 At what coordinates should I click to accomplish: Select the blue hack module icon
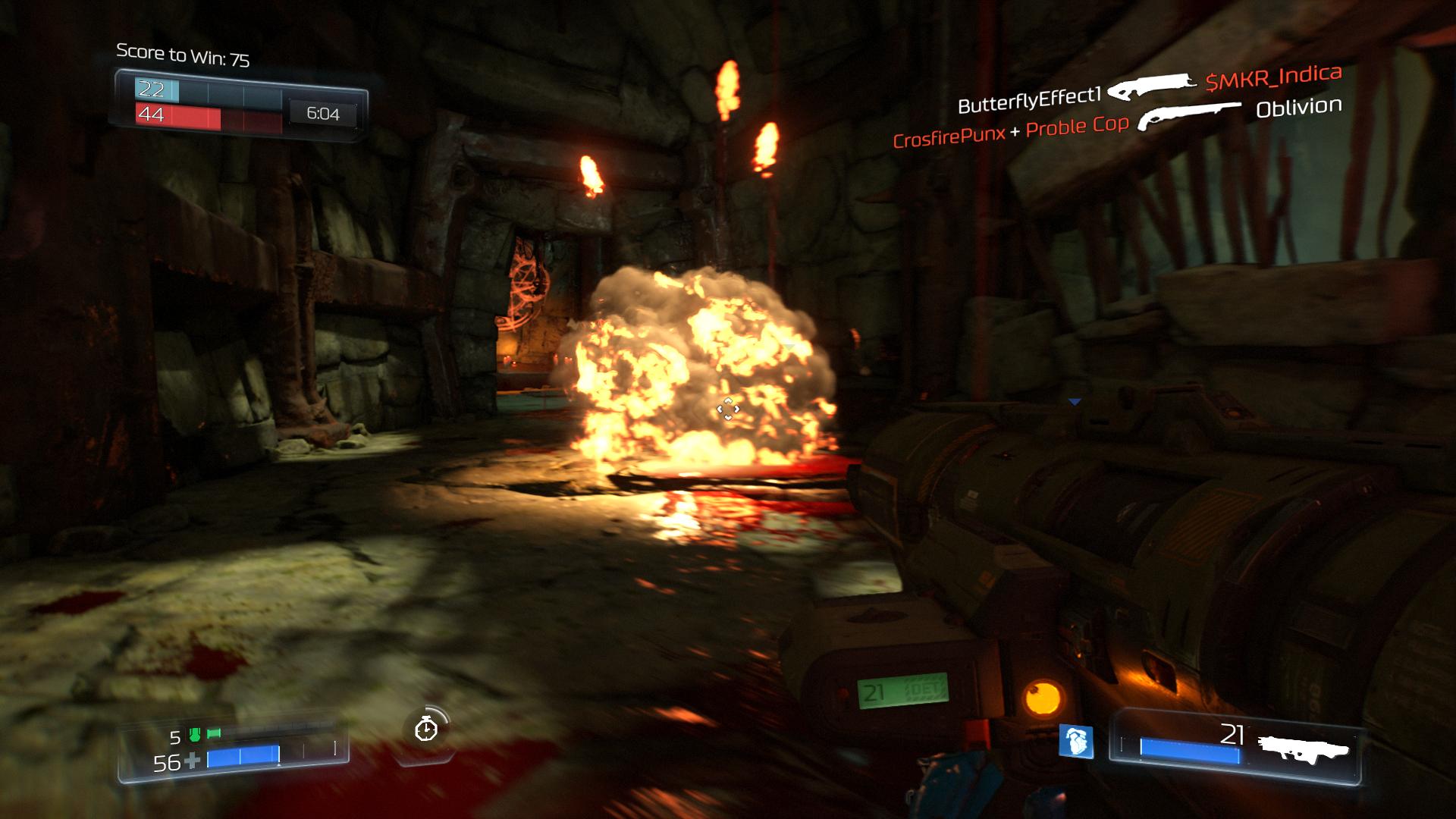click(x=1076, y=741)
